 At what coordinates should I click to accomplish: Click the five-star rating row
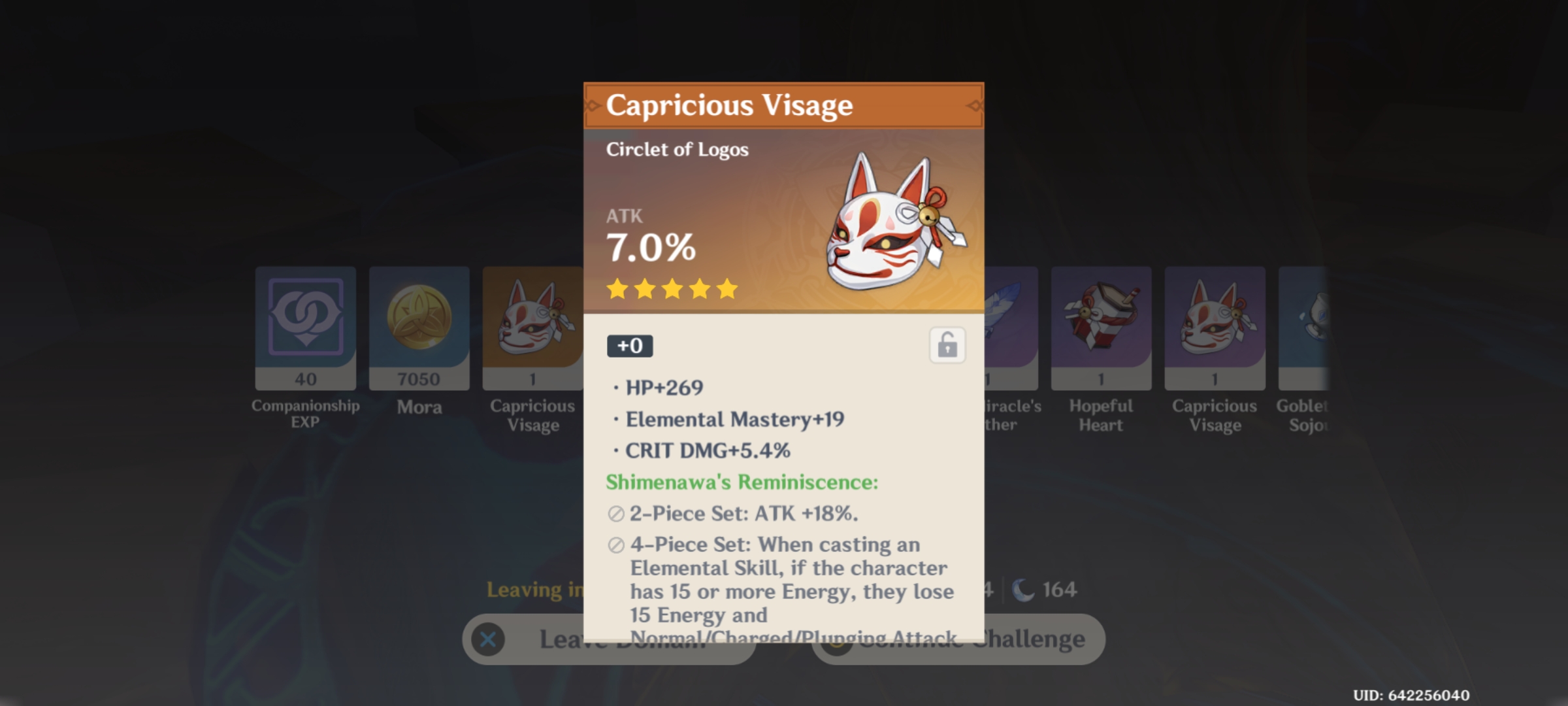click(672, 290)
